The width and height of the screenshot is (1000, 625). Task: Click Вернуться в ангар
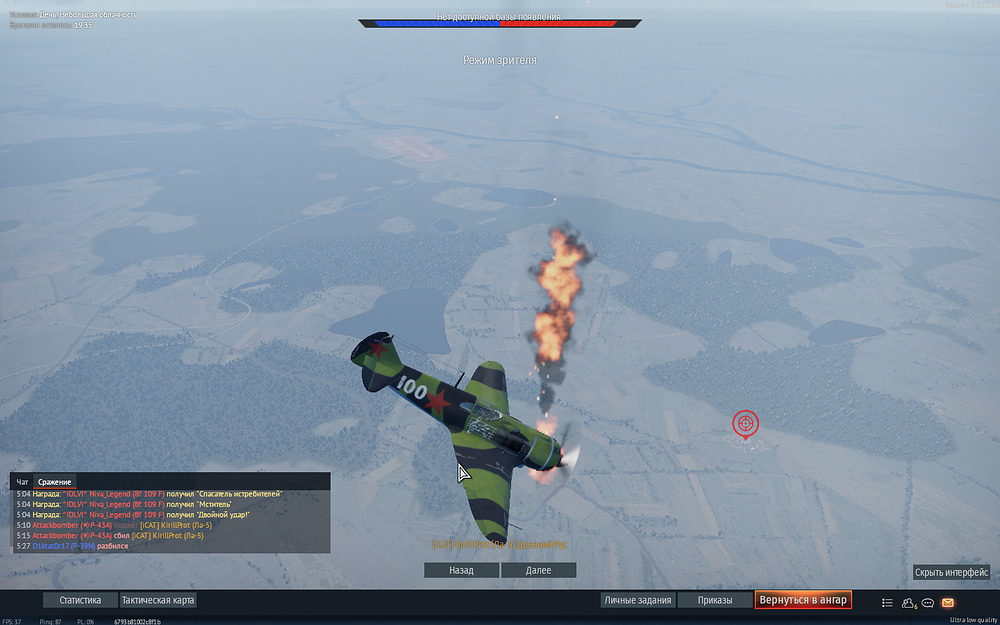tap(803, 601)
